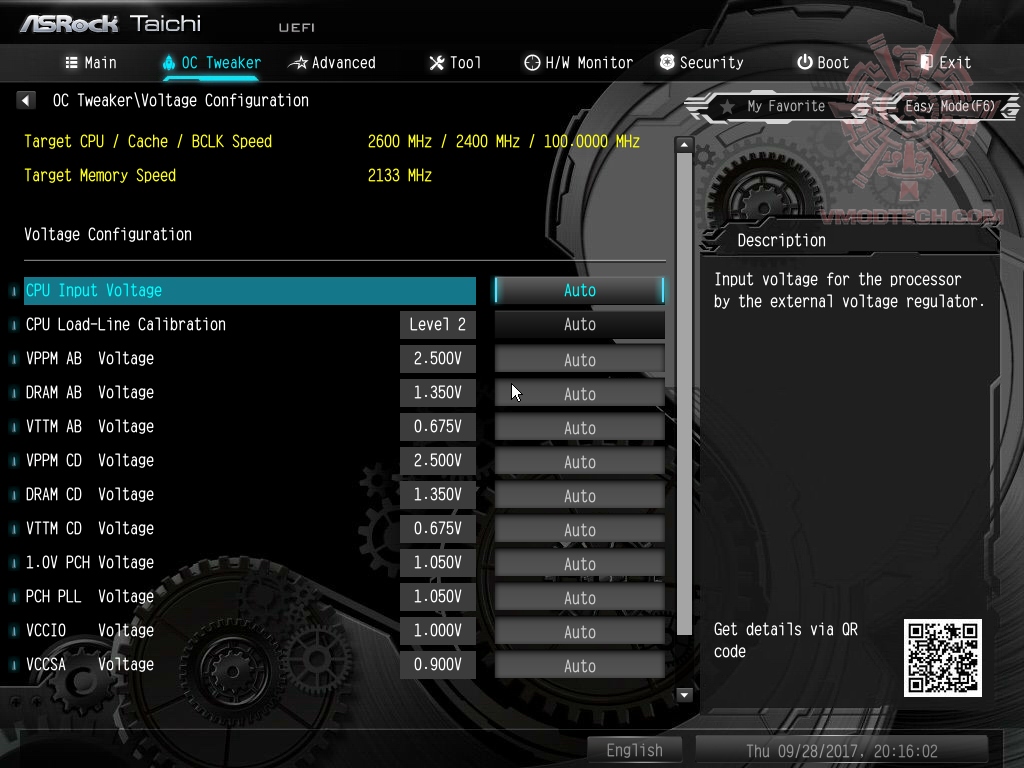
Task: Select the Tool tab
Action: [x=455, y=63]
